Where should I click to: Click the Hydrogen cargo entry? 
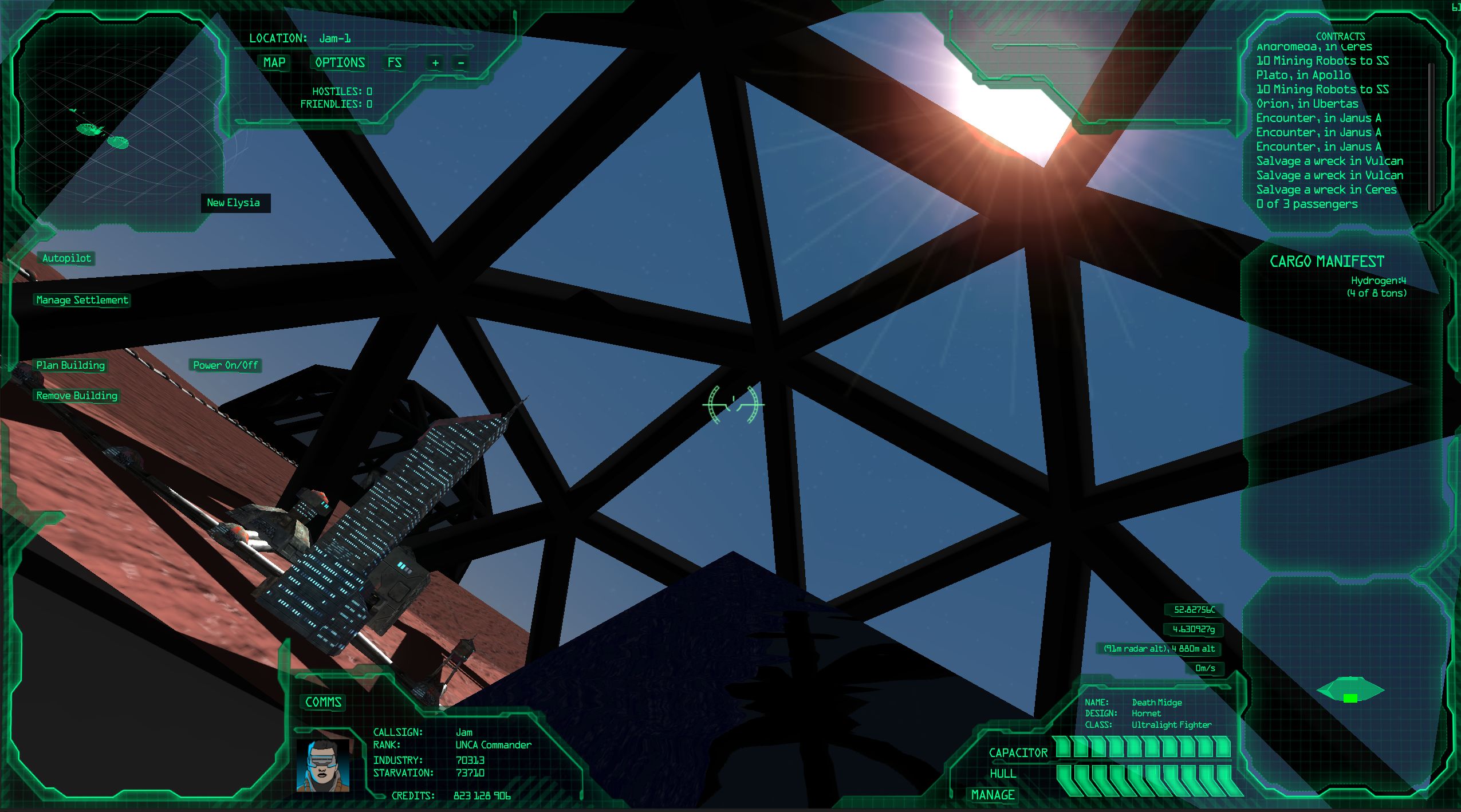(x=1378, y=281)
